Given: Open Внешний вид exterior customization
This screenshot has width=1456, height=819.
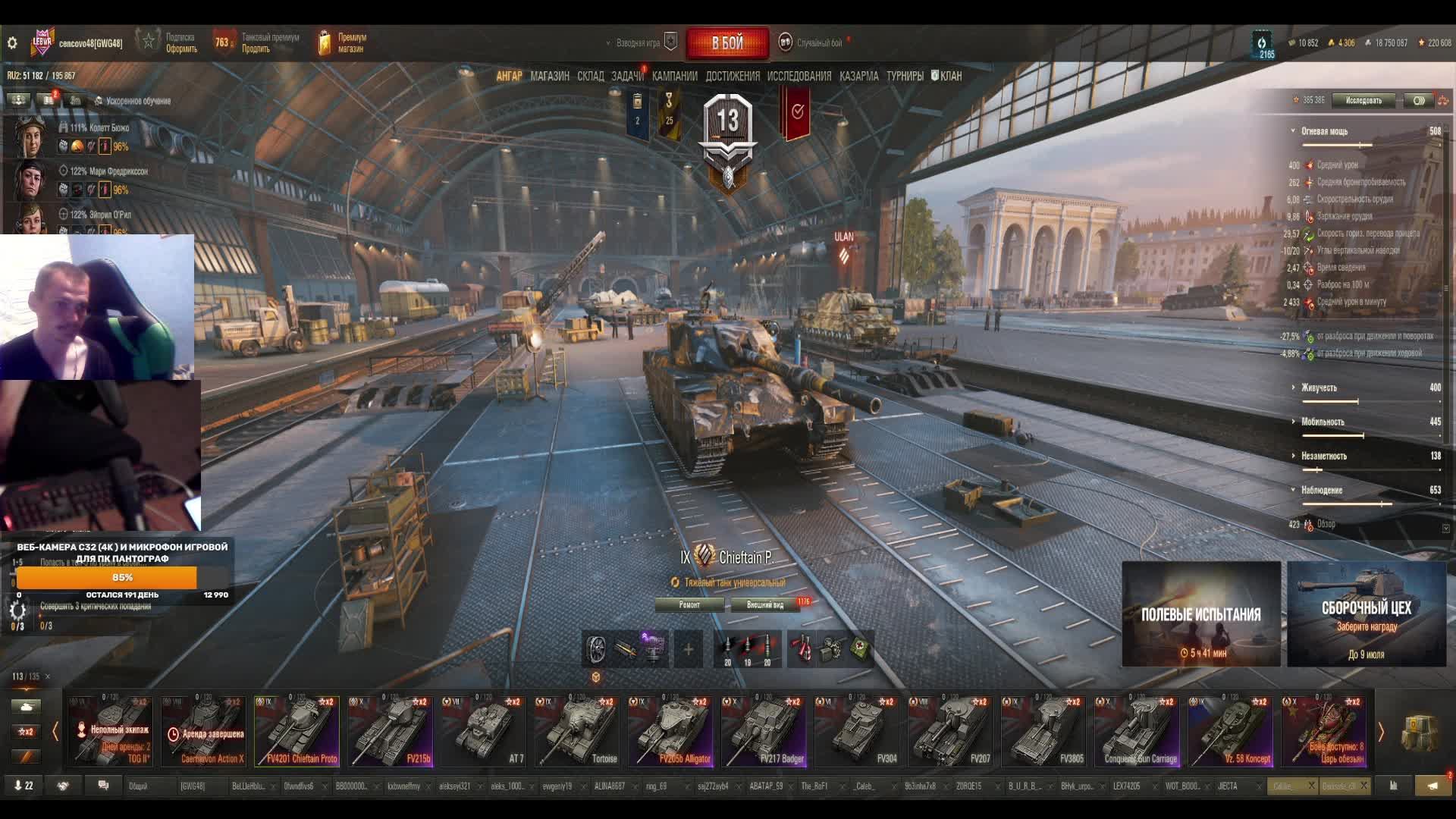Looking at the screenshot, I should [x=765, y=604].
